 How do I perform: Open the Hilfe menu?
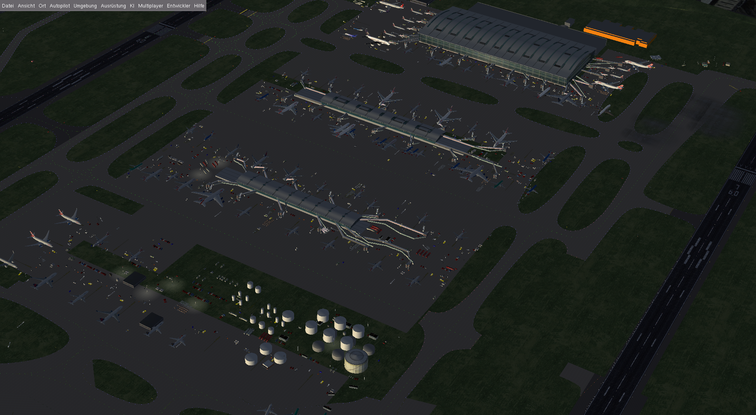click(199, 5)
